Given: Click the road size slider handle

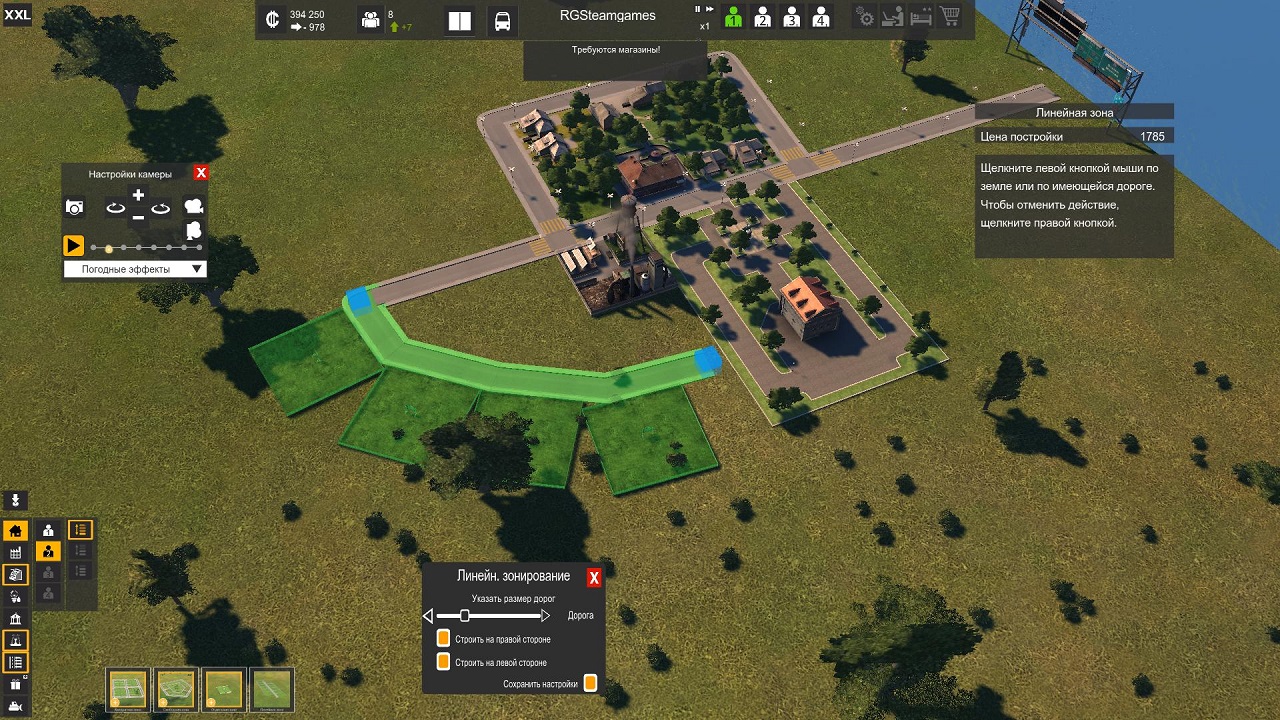Looking at the screenshot, I should [464, 616].
